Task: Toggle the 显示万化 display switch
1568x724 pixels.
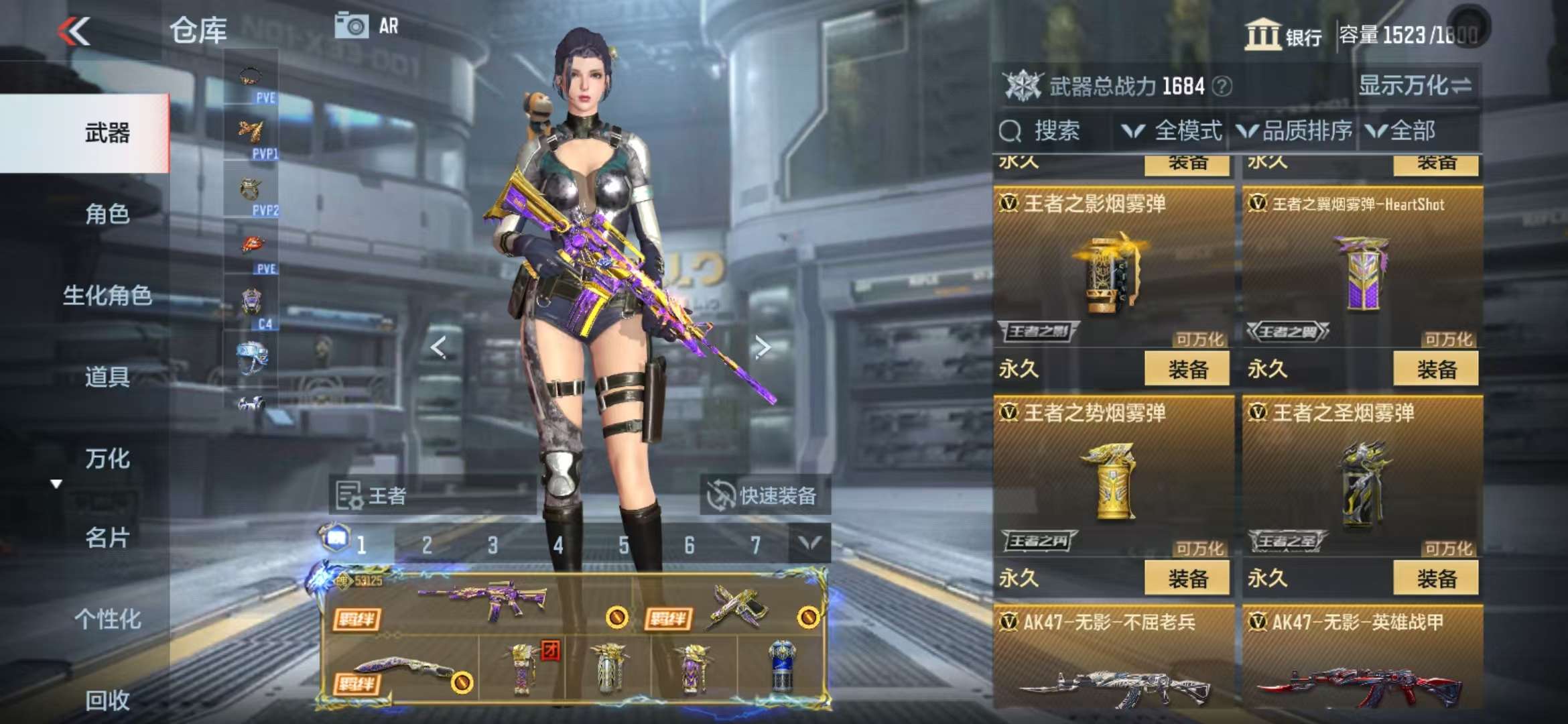Action: point(1415,86)
